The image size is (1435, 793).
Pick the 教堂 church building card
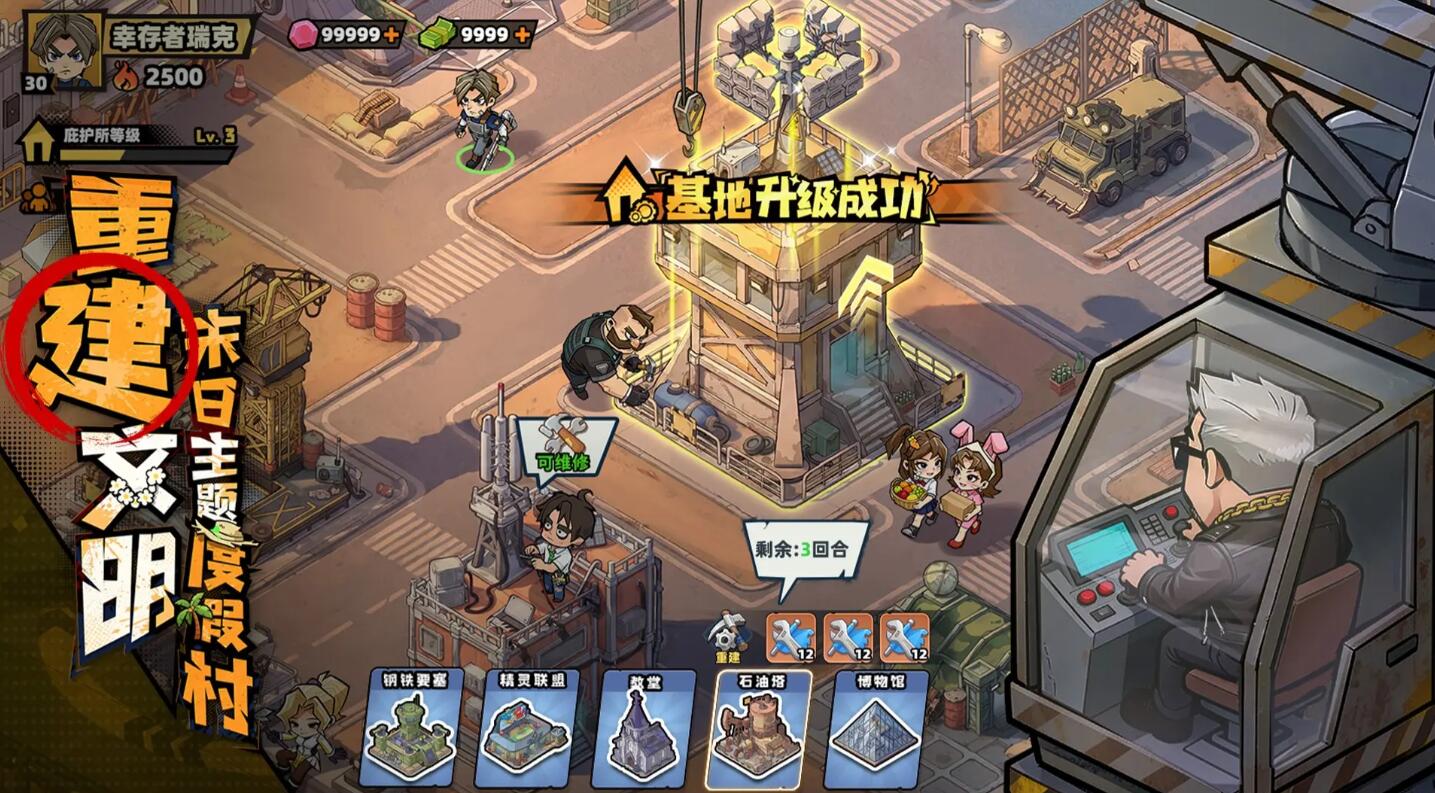[640, 732]
